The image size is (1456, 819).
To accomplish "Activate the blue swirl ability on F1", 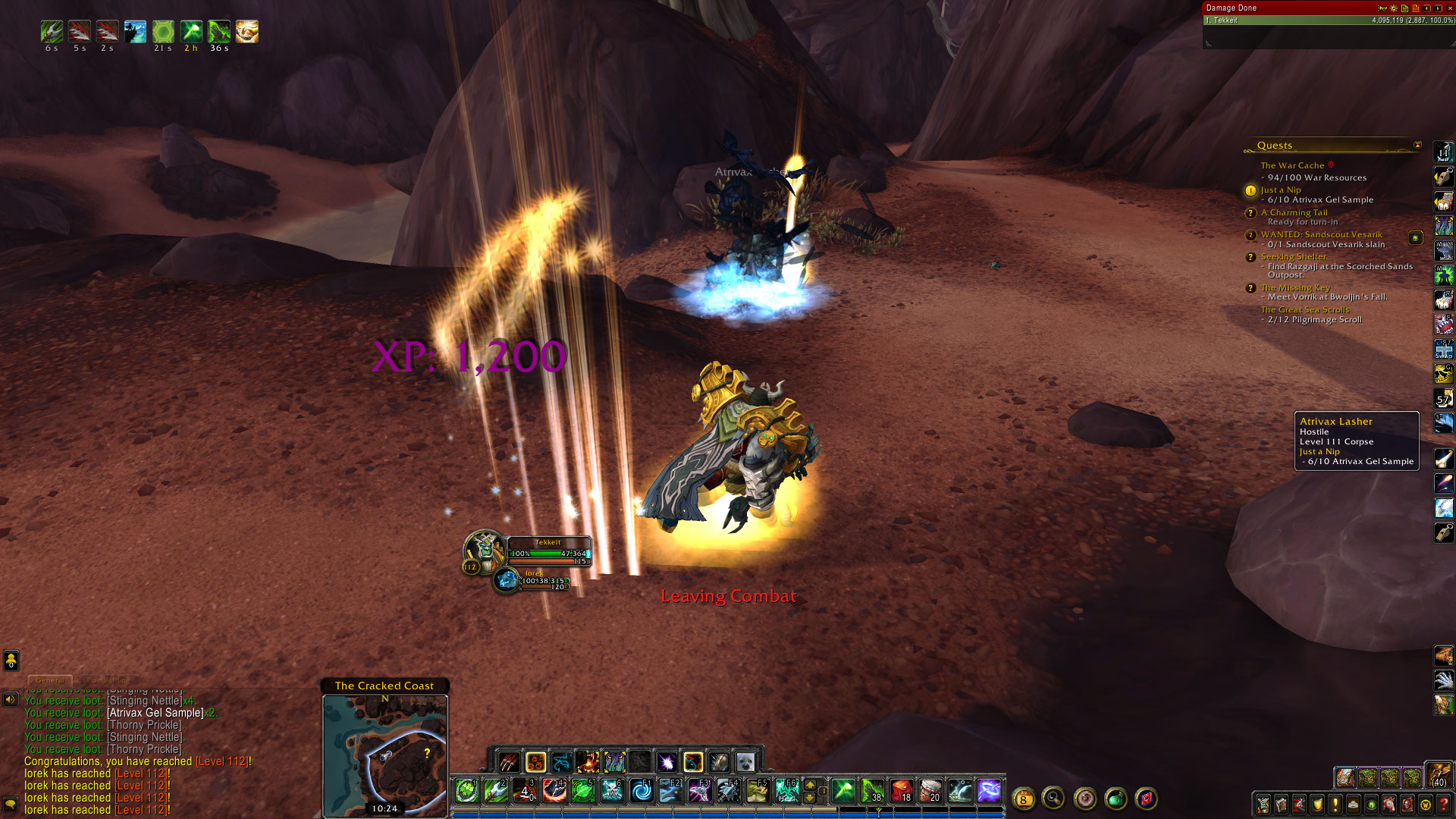I will point(642,791).
